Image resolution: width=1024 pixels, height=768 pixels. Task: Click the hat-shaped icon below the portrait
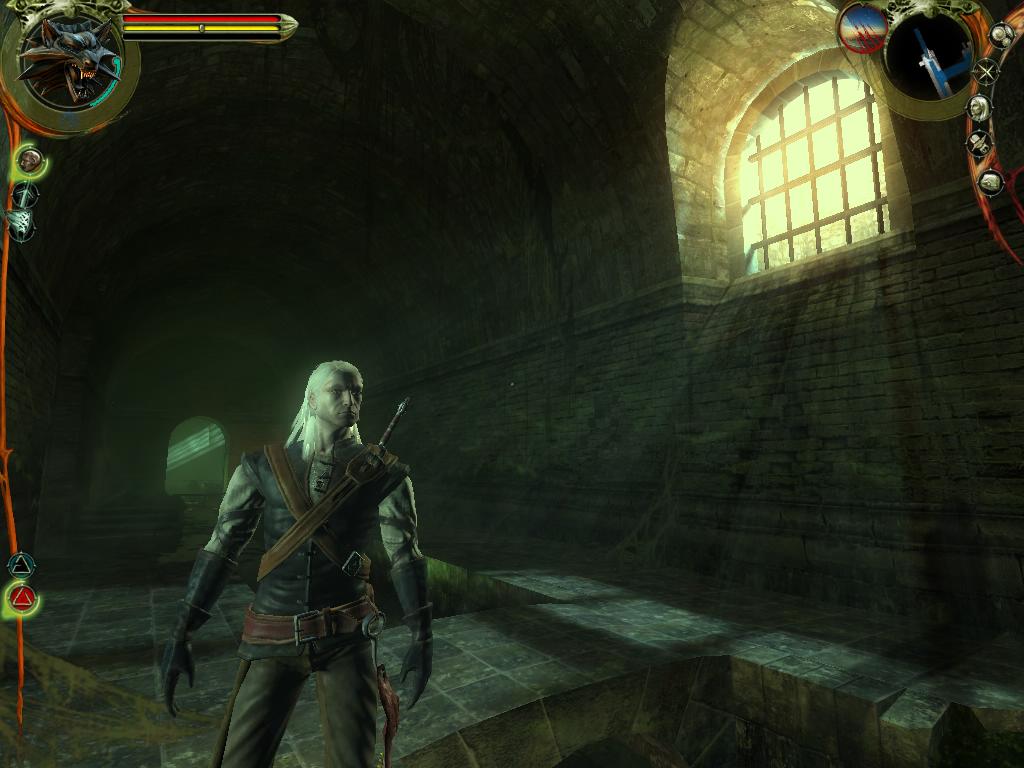coord(979,144)
